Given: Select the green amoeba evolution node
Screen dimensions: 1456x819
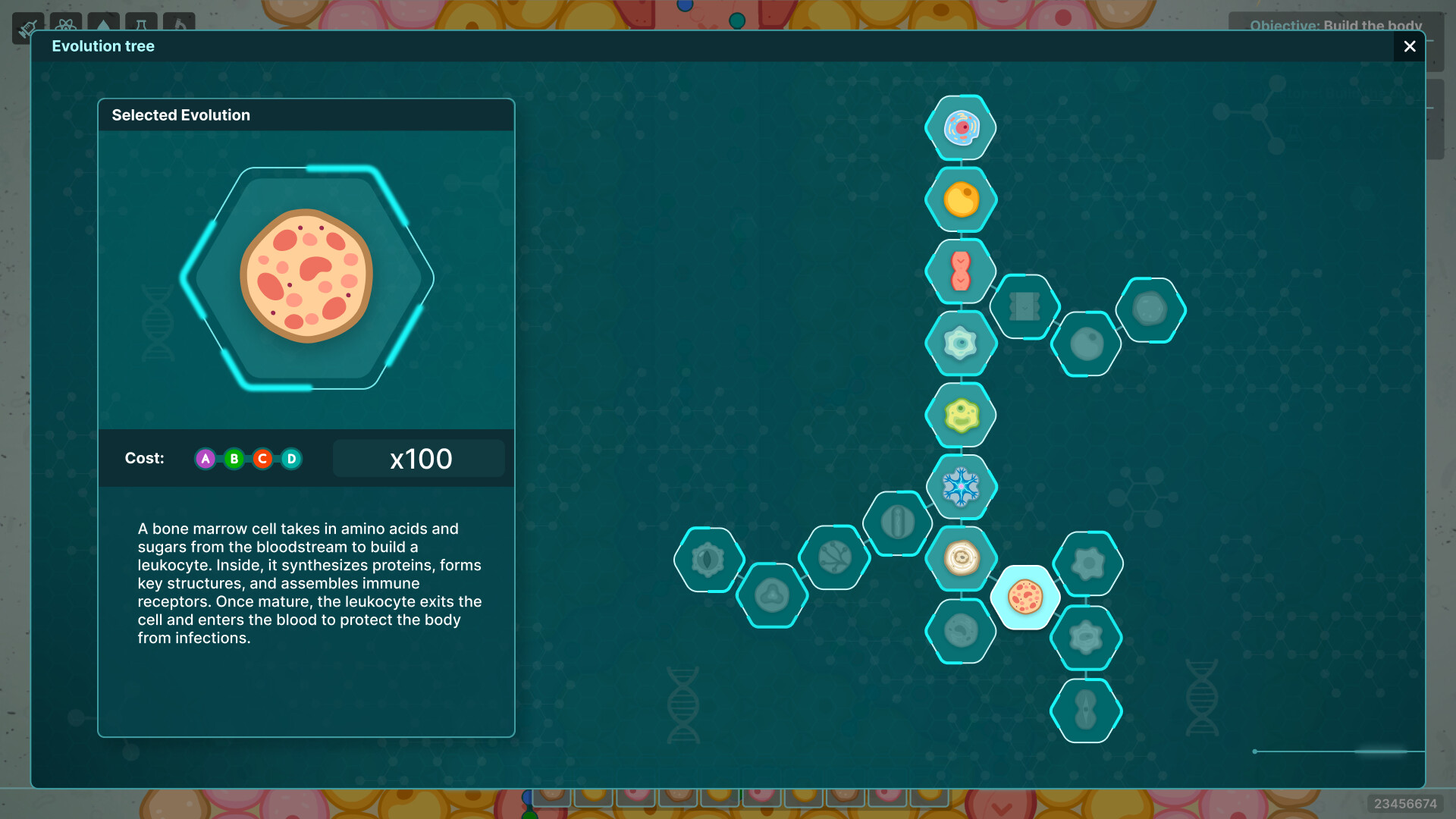Looking at the screenshot, I should 960,415.
